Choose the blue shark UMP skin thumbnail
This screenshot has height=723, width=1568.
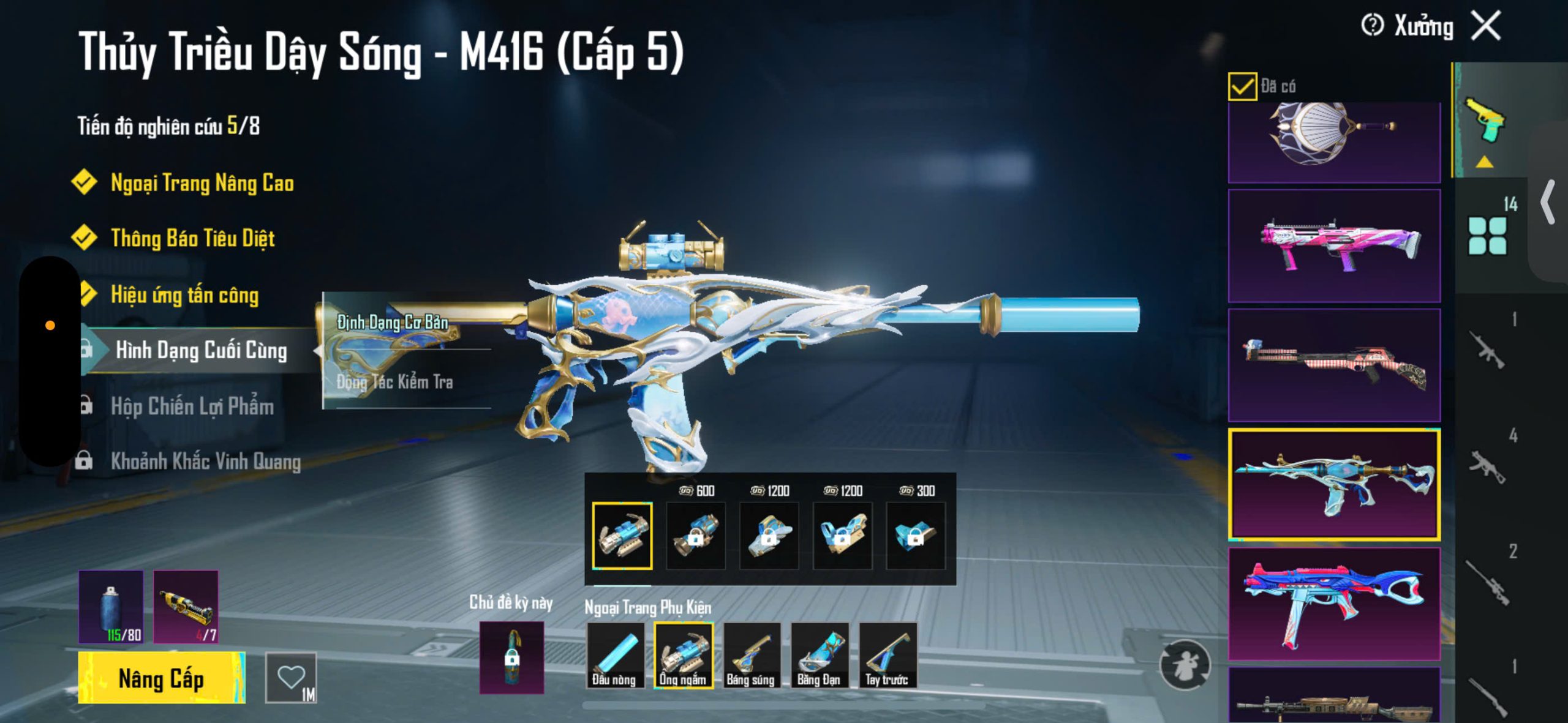[1334, 604]
